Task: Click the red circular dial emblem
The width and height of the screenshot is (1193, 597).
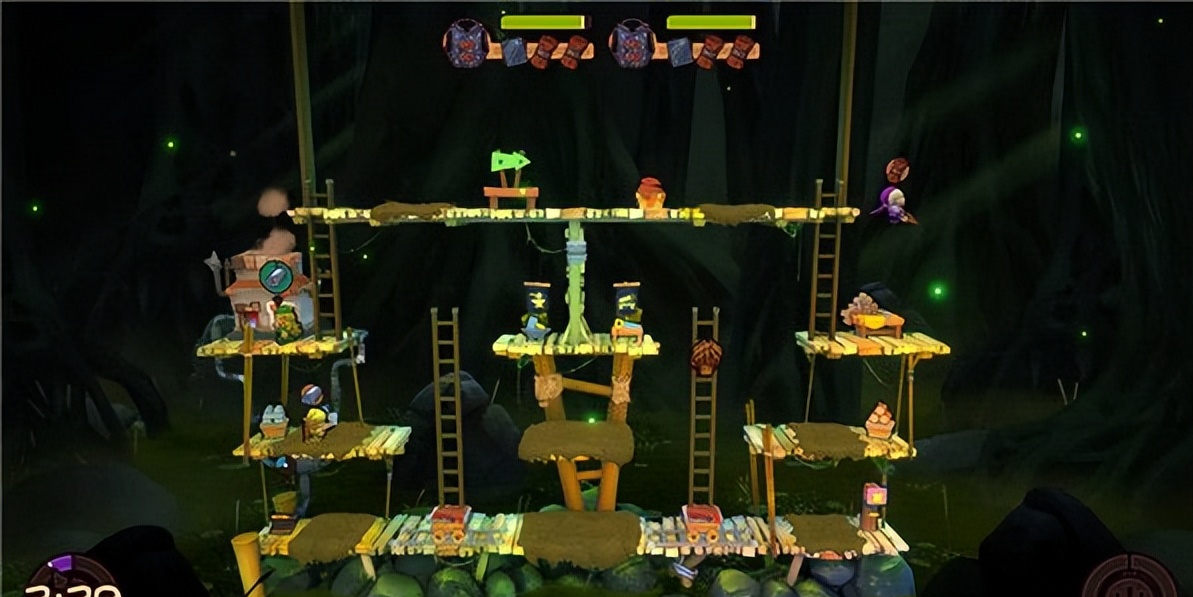Action: click(x=1131, y=579)
